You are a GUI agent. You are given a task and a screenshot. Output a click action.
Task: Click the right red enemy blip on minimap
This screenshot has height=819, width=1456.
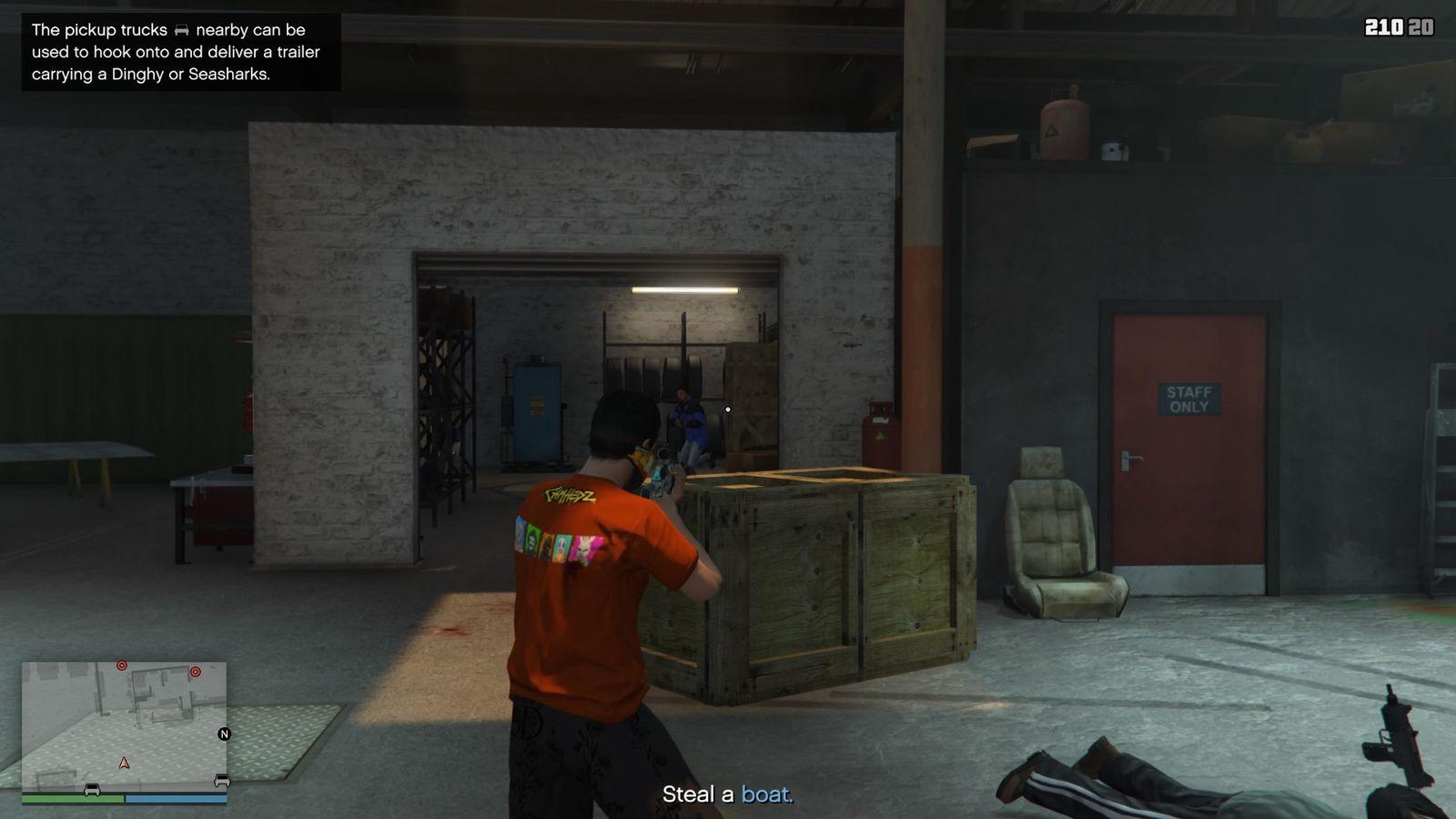196,672
